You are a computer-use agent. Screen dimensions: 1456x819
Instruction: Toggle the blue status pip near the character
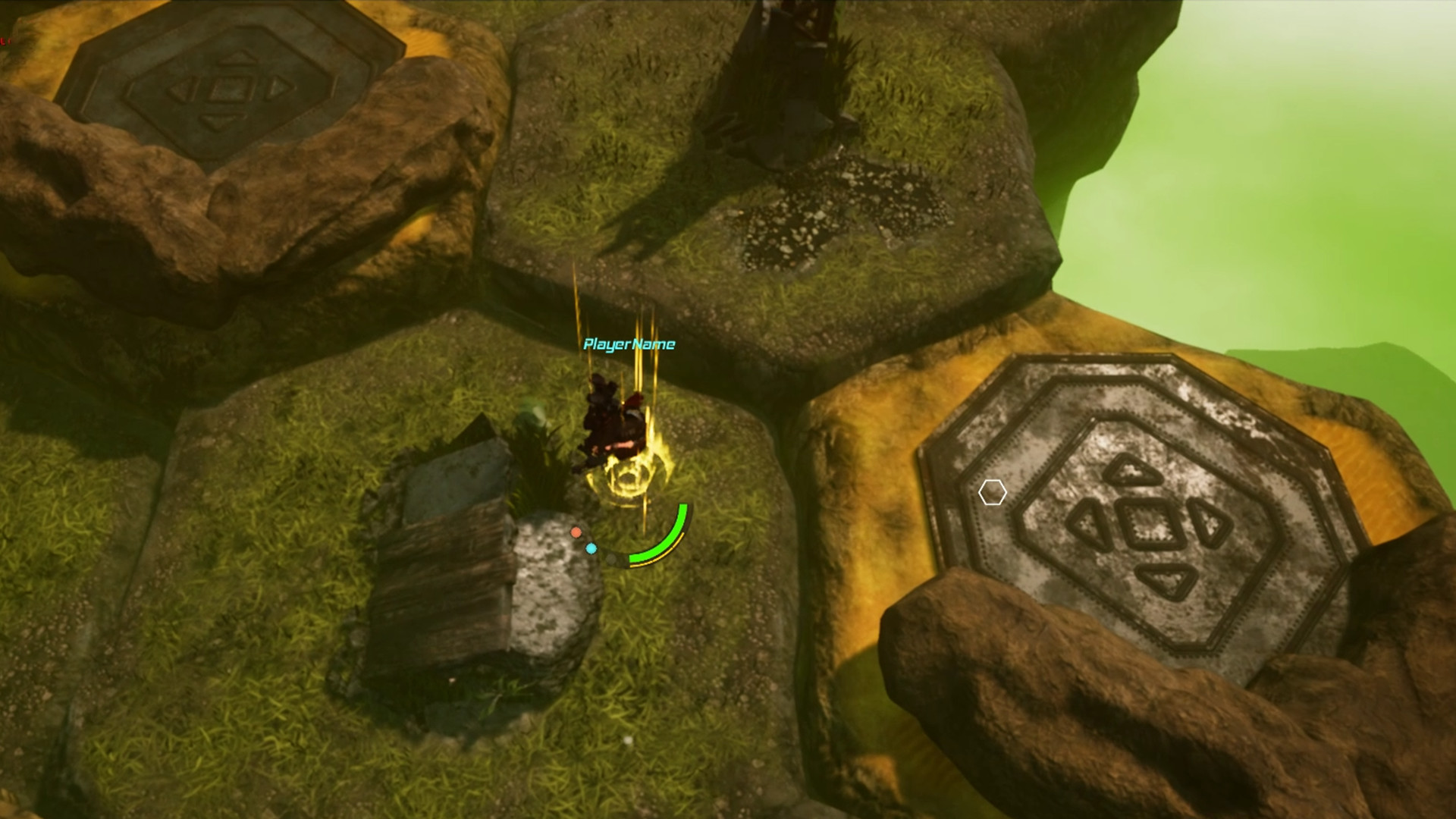tap(591, 548)
